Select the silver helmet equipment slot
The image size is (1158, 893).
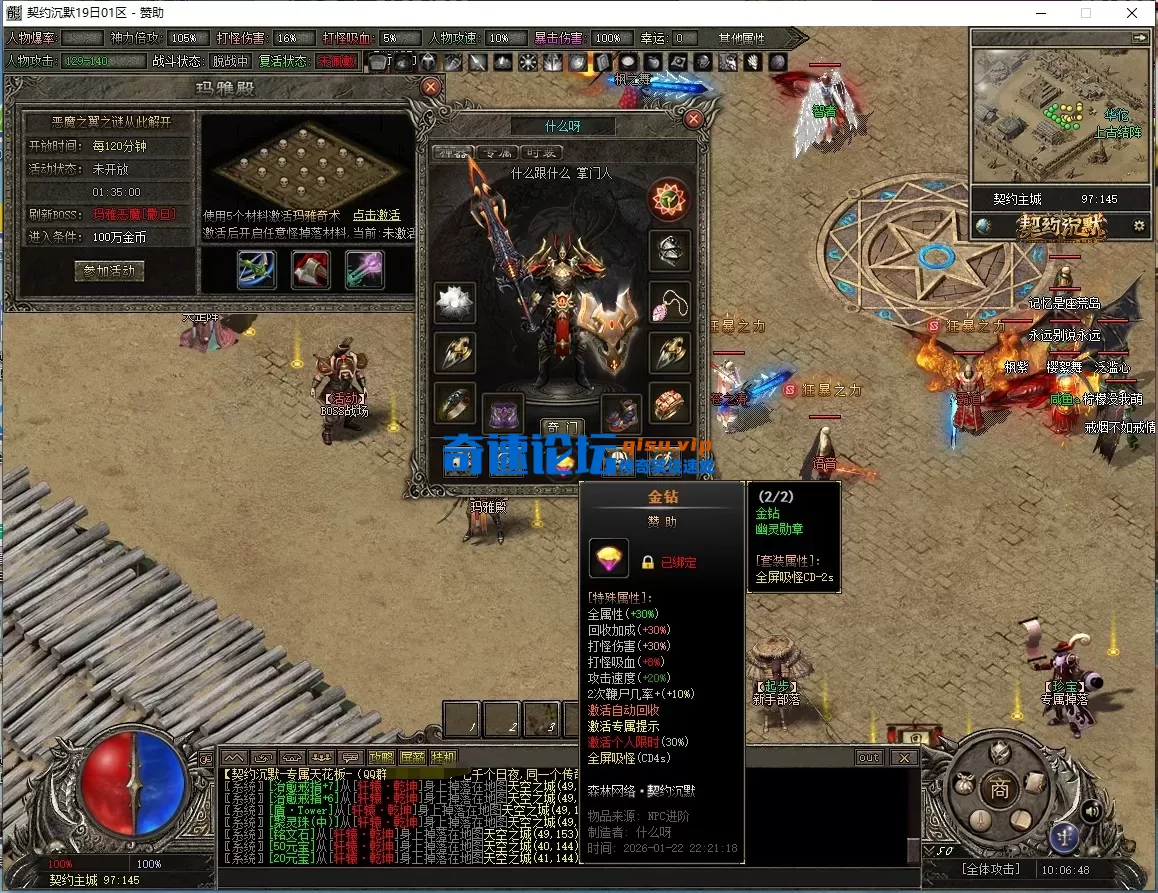(x=669, y=251)
